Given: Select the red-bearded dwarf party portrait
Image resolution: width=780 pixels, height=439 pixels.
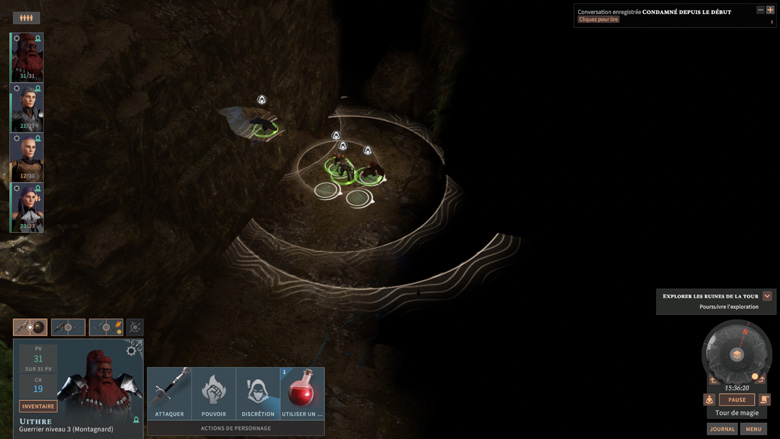Looking at the screenshot, I should tap(27, 57).
